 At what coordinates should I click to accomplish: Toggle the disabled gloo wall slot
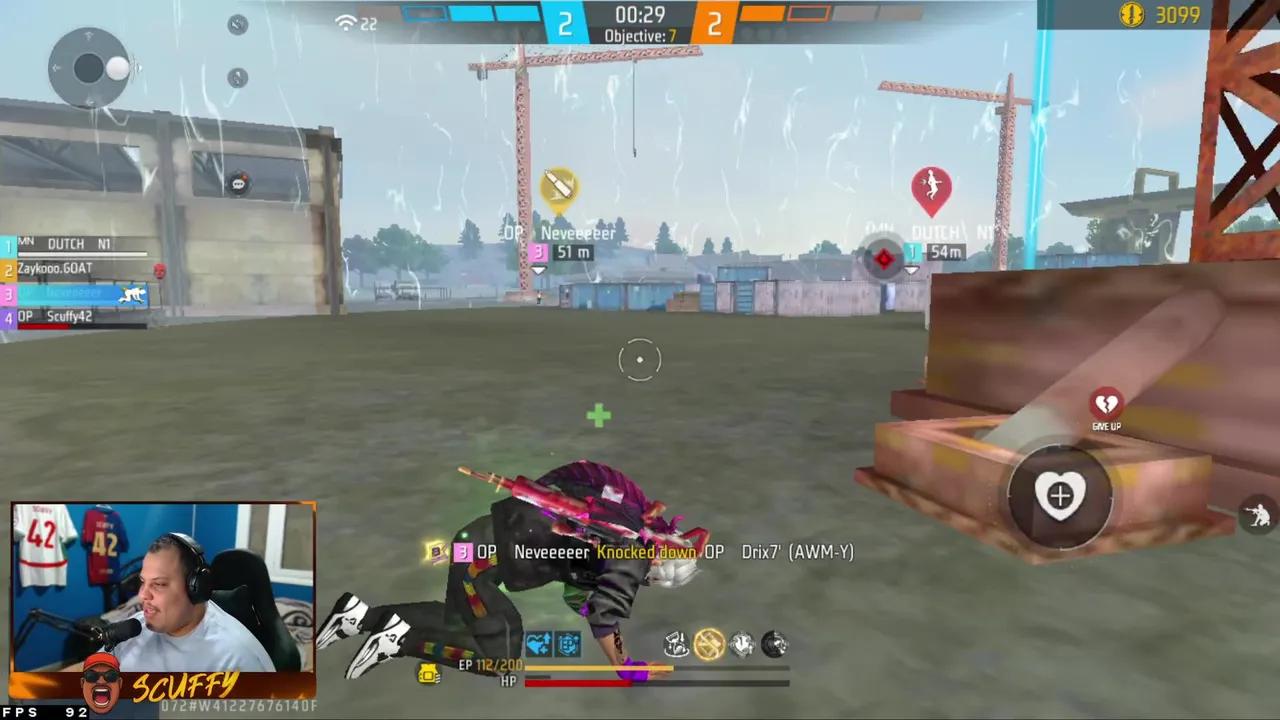click(x=709, y=645)
